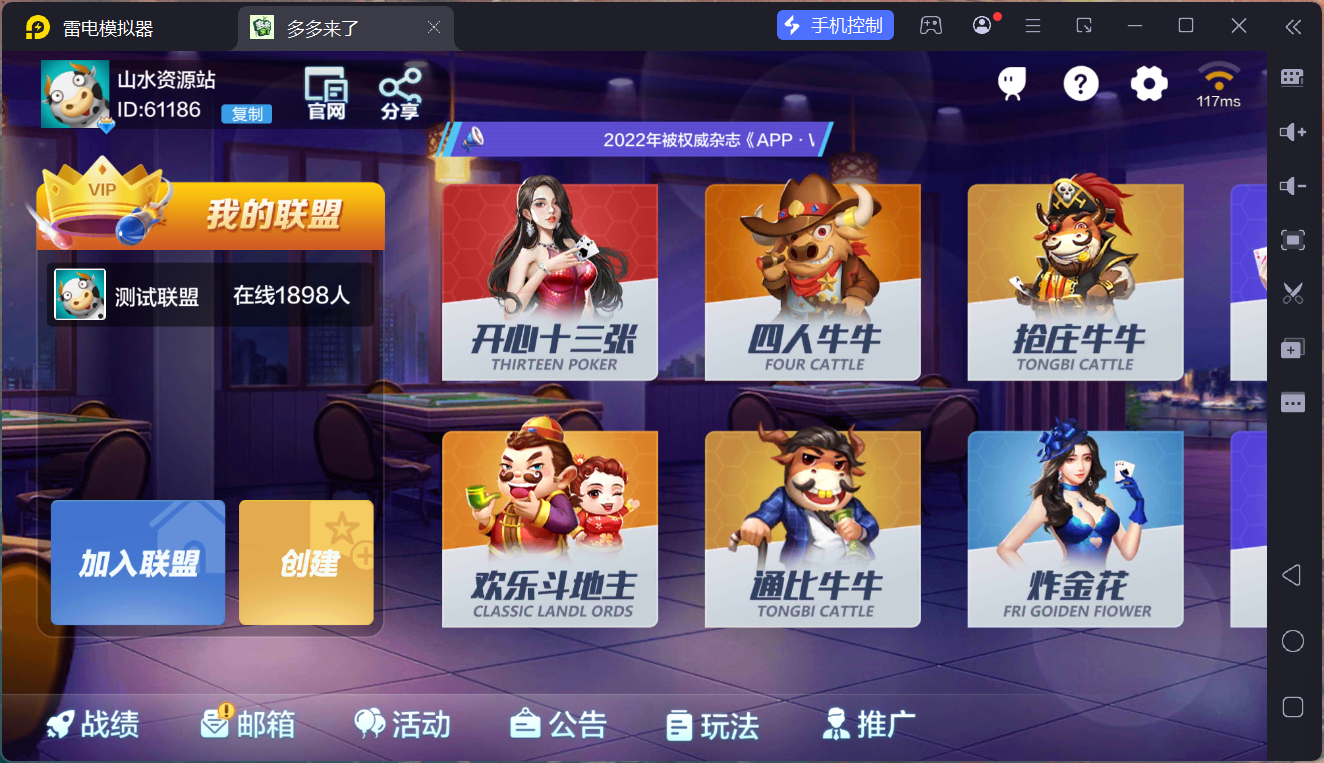Open game rules with the 玩法 icon
Viewport: 1324px width, 763px height.
coord(712,724)
